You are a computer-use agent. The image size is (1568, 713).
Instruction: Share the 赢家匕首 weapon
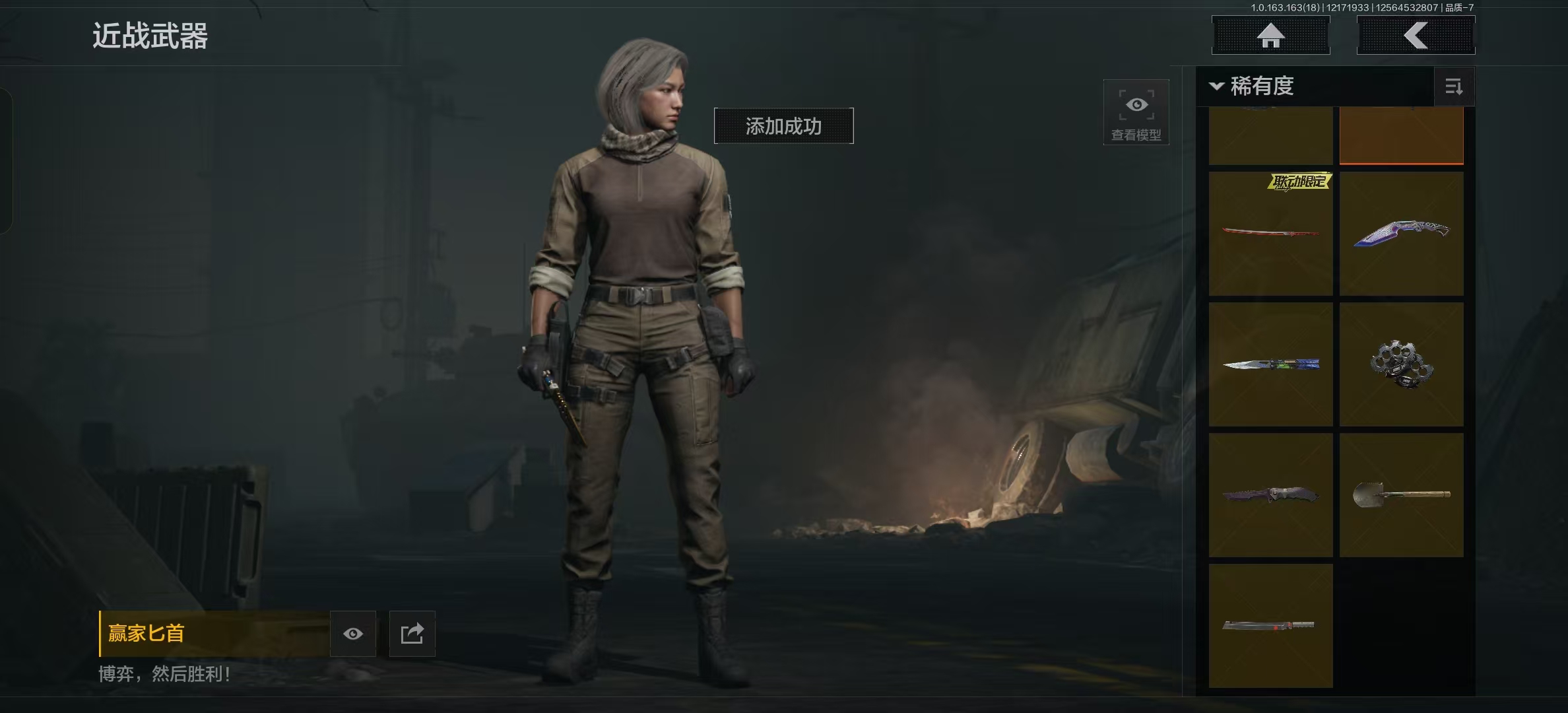[x=412, y=634]
